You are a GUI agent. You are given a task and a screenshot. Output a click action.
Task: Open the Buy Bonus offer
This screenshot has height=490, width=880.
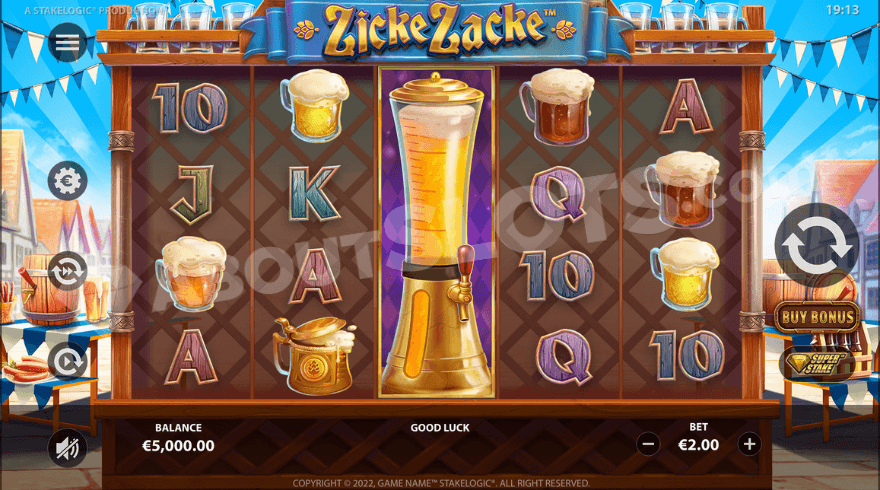tap(817, 317)
